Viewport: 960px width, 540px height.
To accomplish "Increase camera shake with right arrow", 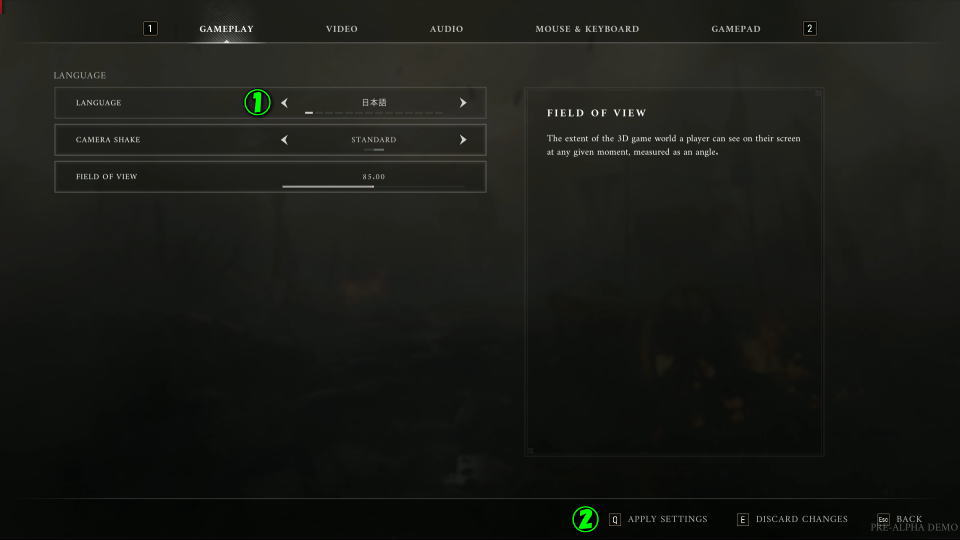I will pyautogui.click(x=463, y=140).
